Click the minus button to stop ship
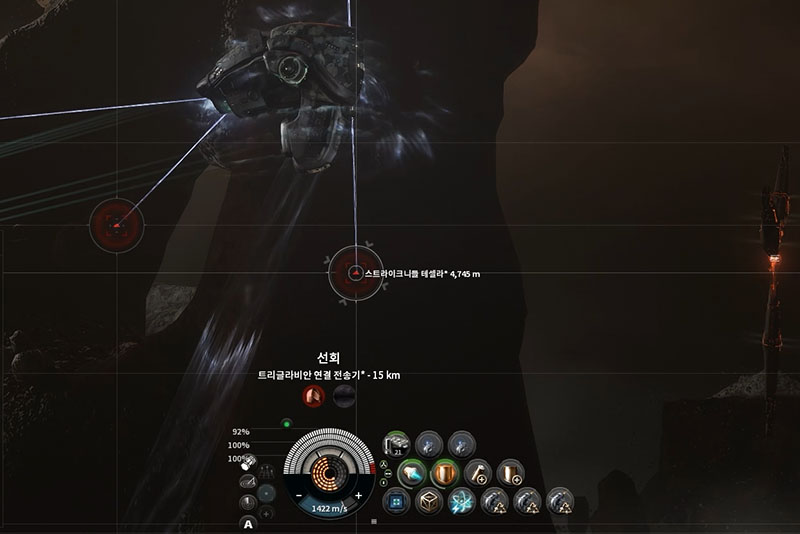The width and height of the screenshot is (800, 534). [x=298, y=495]
